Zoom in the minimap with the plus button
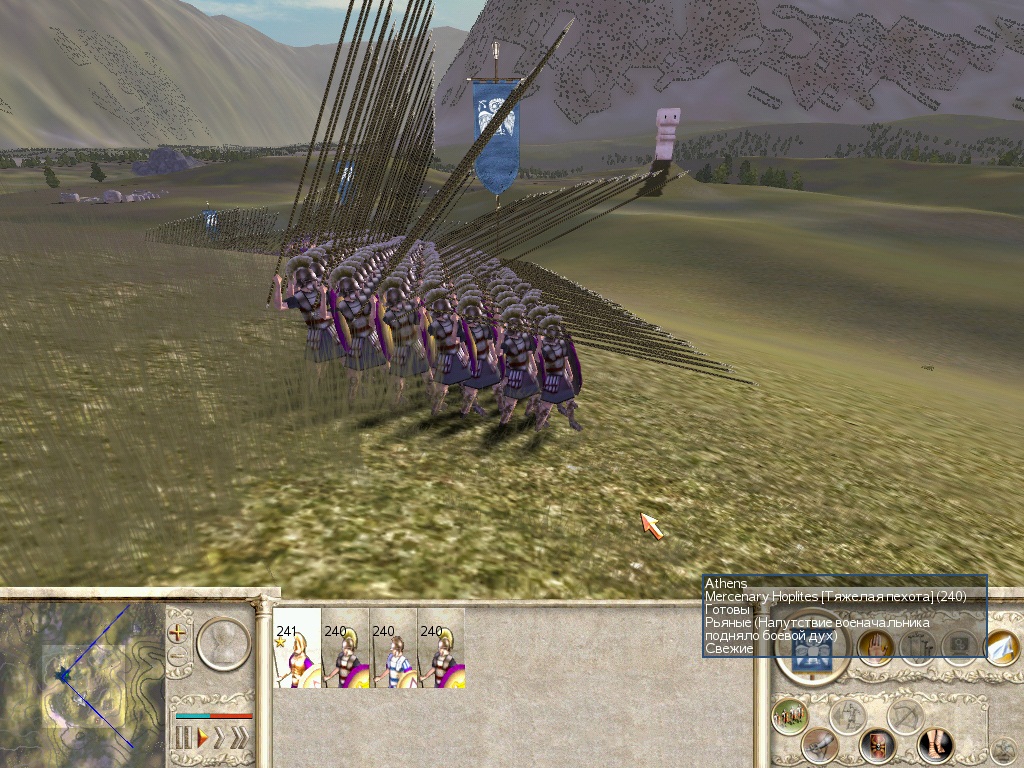 pos(178,633)
